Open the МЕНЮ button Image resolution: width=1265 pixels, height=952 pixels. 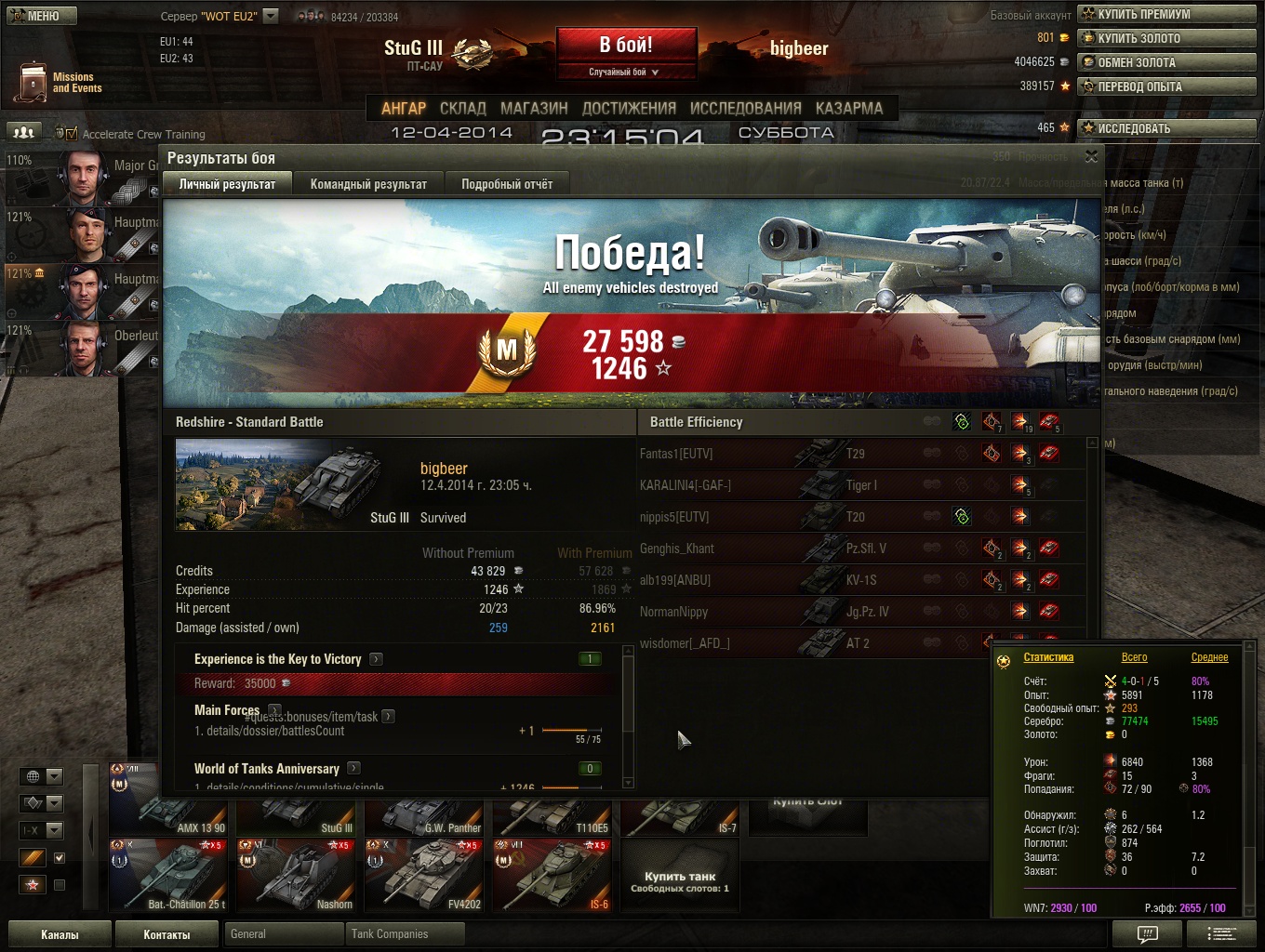click(x=42, y=16)
